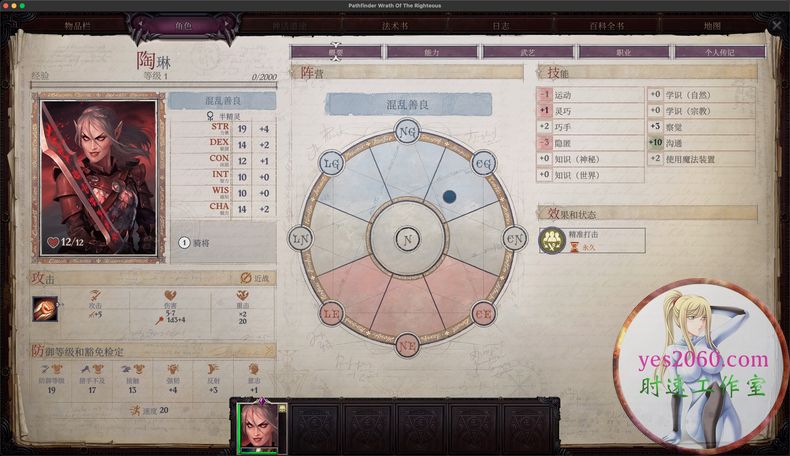Show the 个人传记 biography sub-tab
This screenshot has height=456, width=790.
[719, 51]
